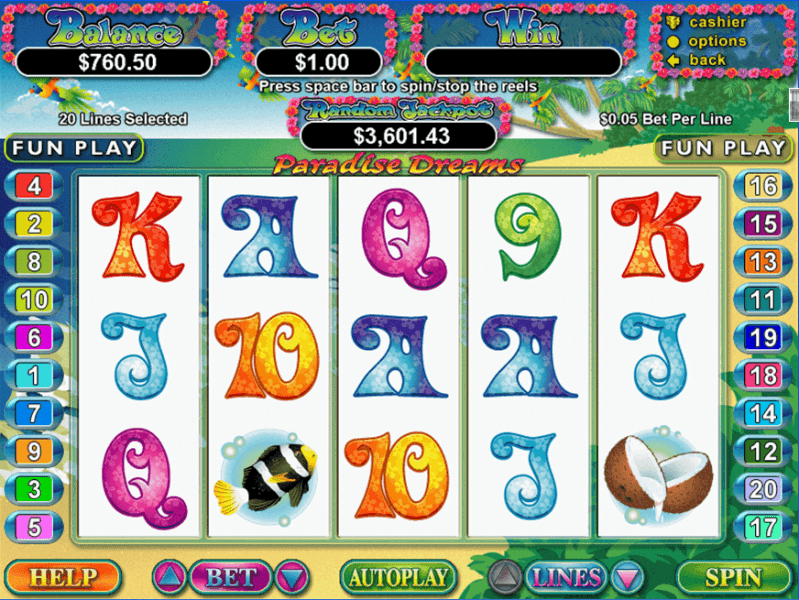Spin the reels with the SPIN button
799x600 pixels.
pos(733,577)
